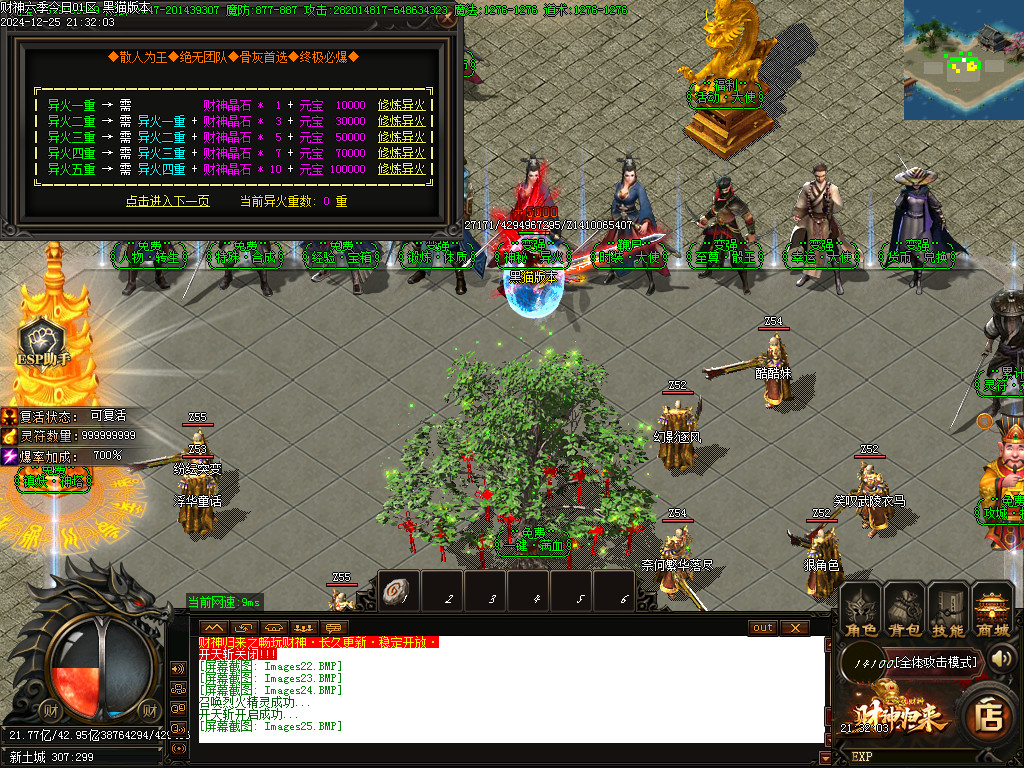This screenshot has width=1024, height=768.
Task: Go to next page via 点击进入下一页
Action: pyautogui.click(x=168, y=201)
